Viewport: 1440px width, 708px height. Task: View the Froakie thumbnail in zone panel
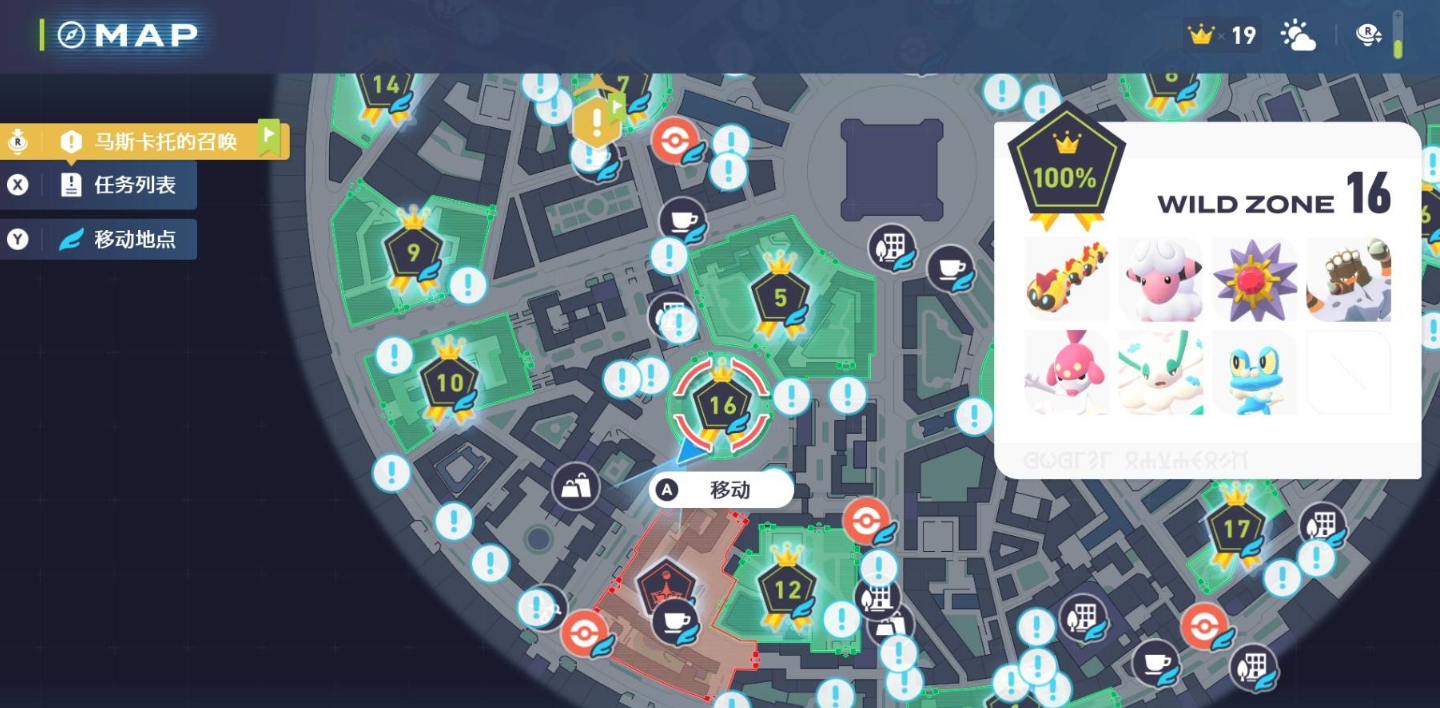pyautogui.click(x=1254, y=373)
